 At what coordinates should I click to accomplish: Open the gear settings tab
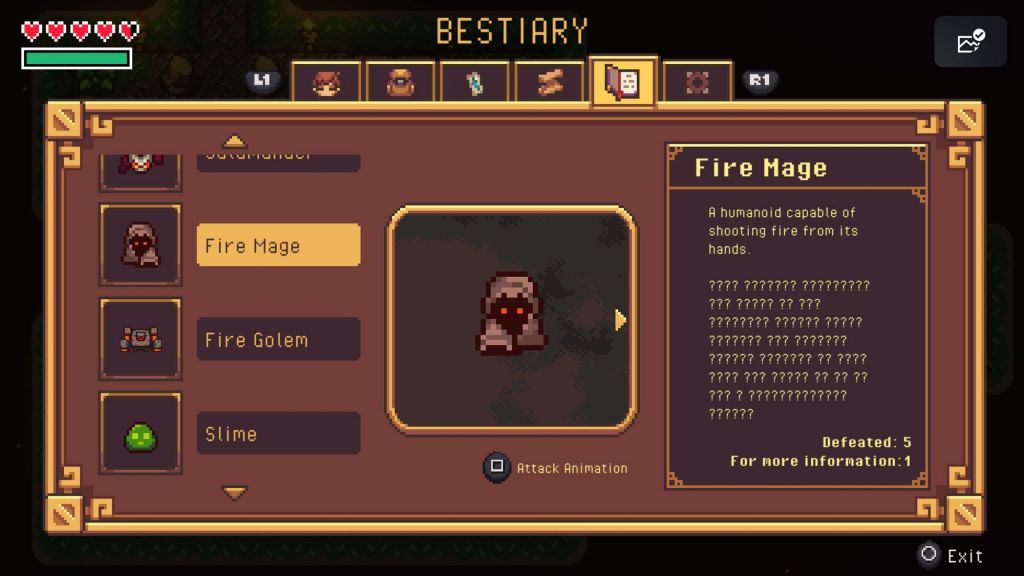pos(697,82)
